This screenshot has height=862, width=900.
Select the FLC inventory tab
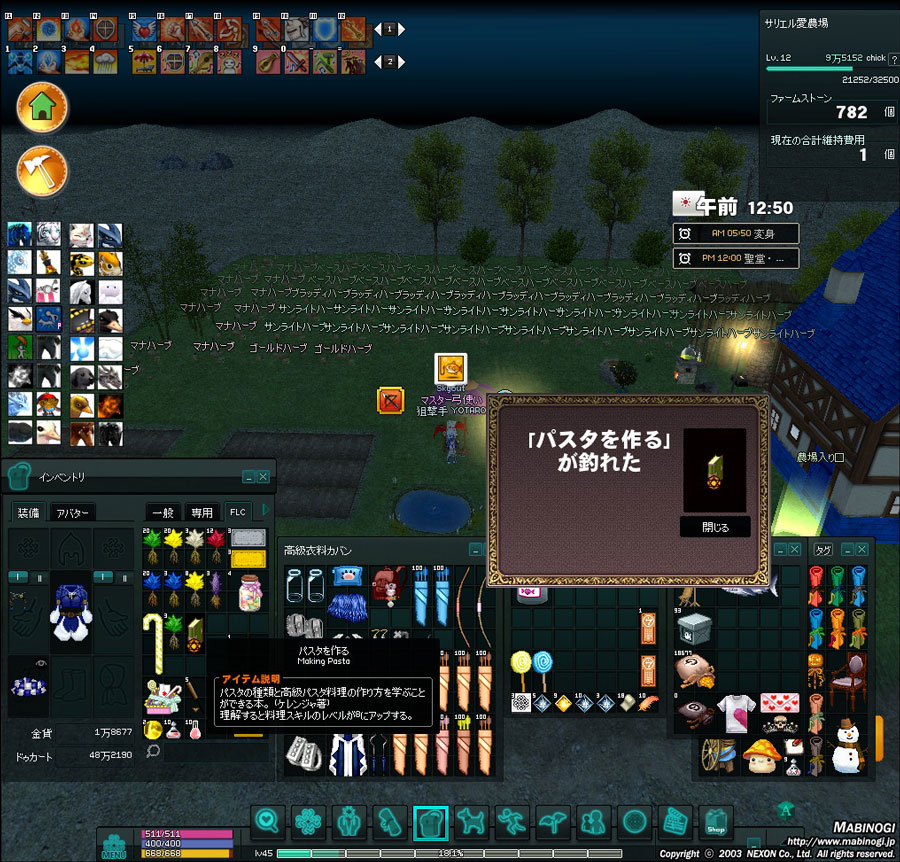(238, 513)
